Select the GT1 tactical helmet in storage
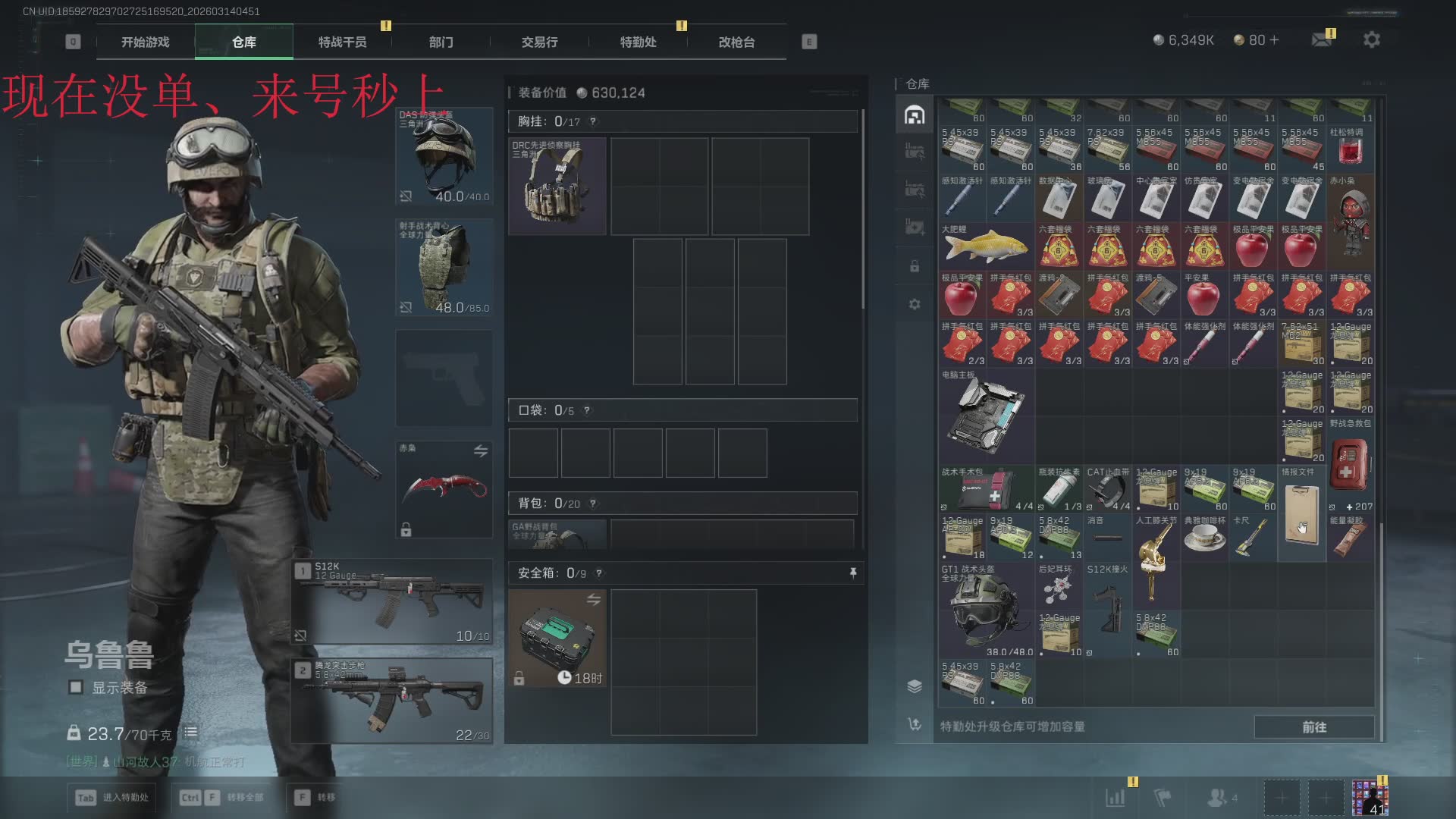 click(x=986, y=610)
